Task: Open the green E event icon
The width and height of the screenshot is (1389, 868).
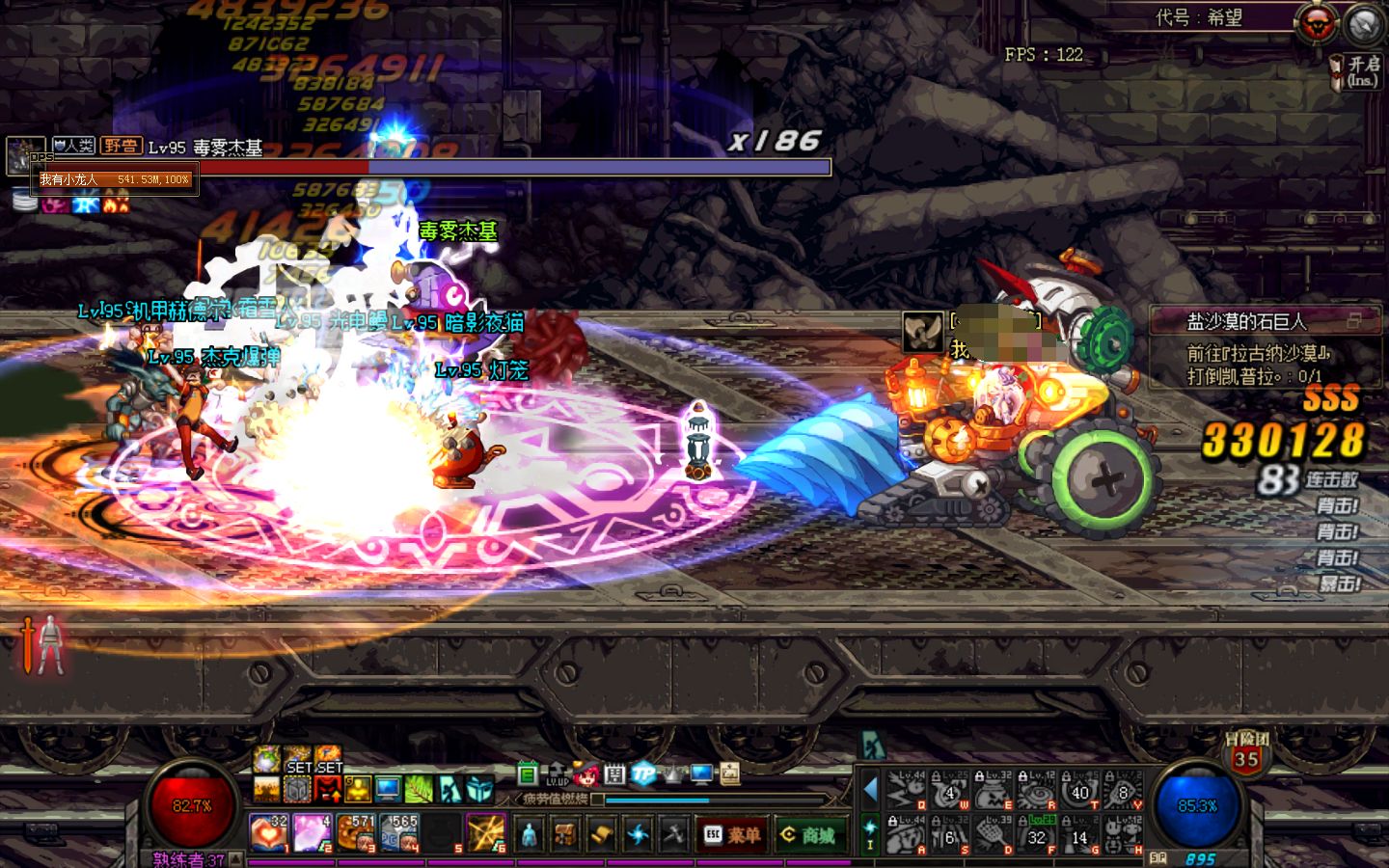Action: point(526,772)
